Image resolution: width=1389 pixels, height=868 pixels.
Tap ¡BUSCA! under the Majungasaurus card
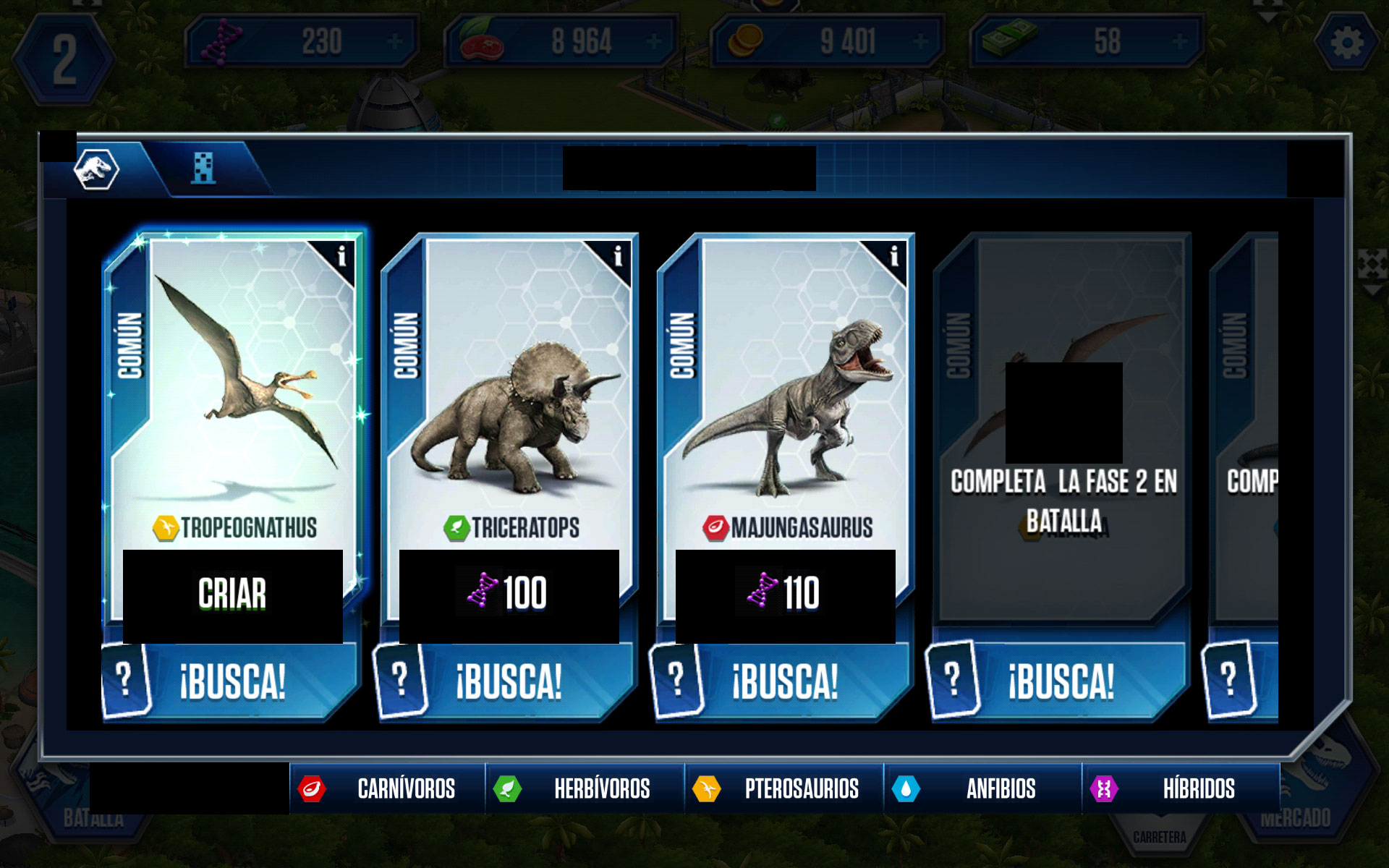pyautogui.click(x=784, y=681)
